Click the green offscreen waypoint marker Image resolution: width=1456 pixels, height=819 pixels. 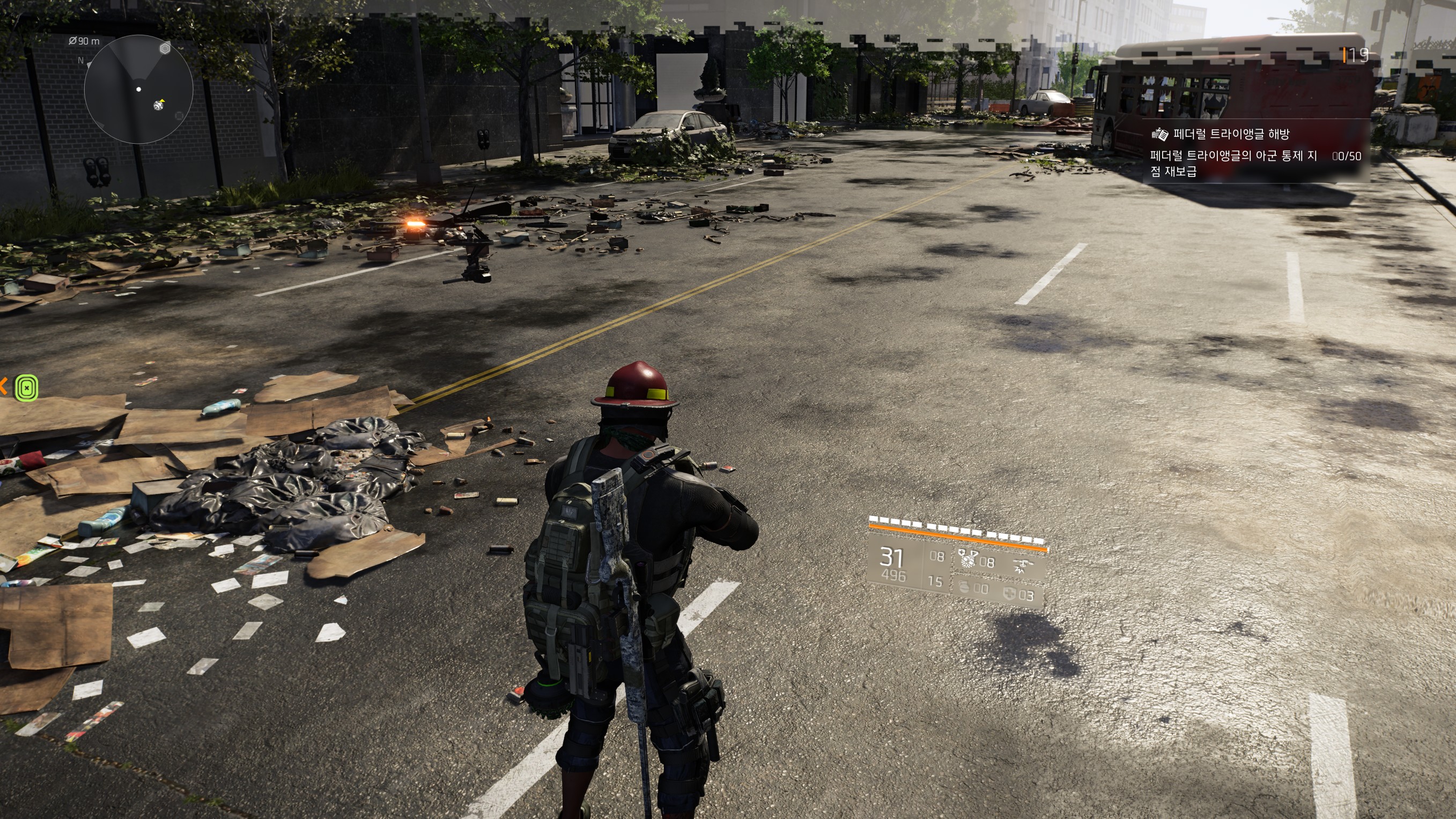[26, 388]
